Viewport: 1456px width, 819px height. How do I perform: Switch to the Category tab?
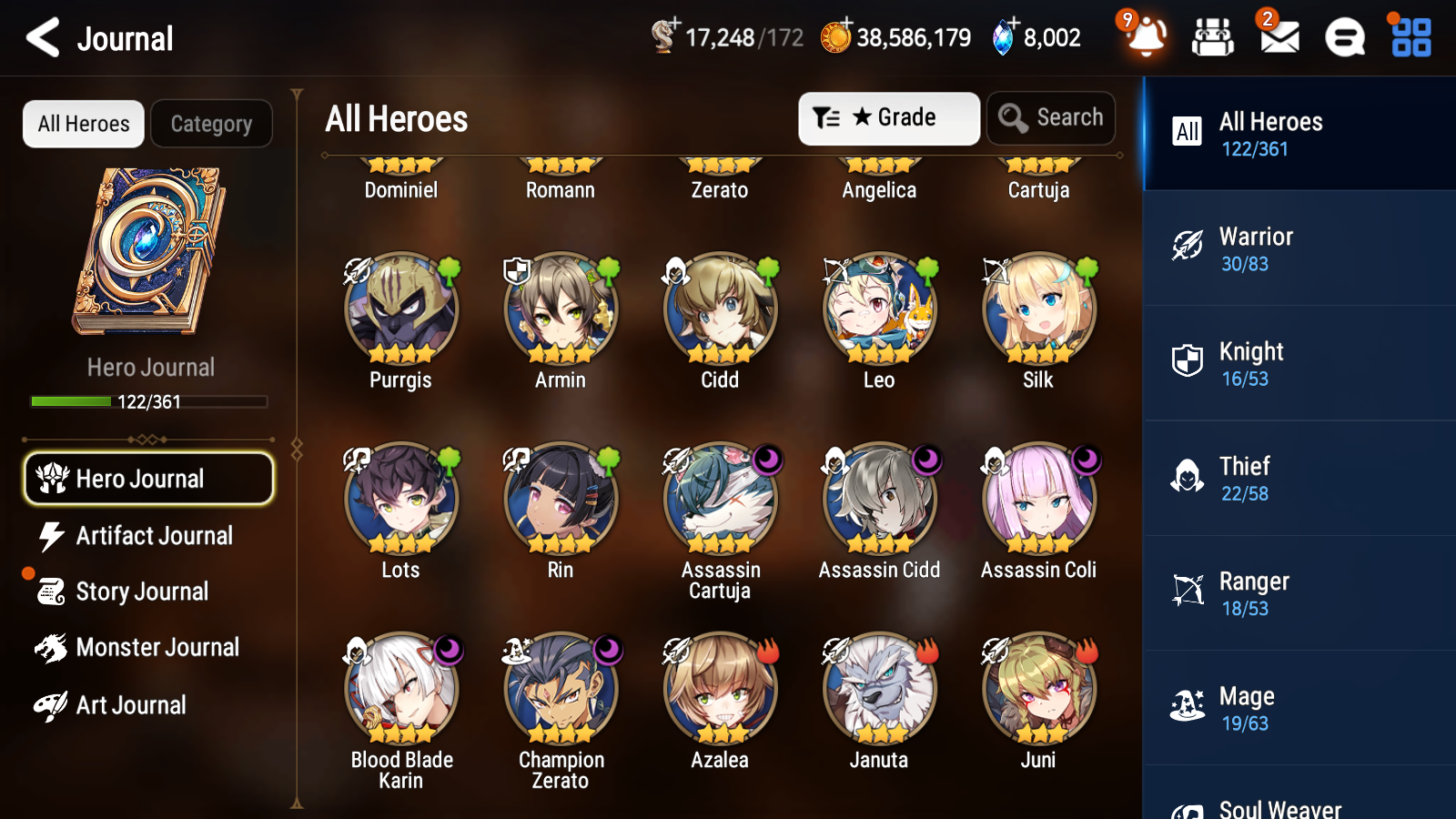(x=211, y=124)
